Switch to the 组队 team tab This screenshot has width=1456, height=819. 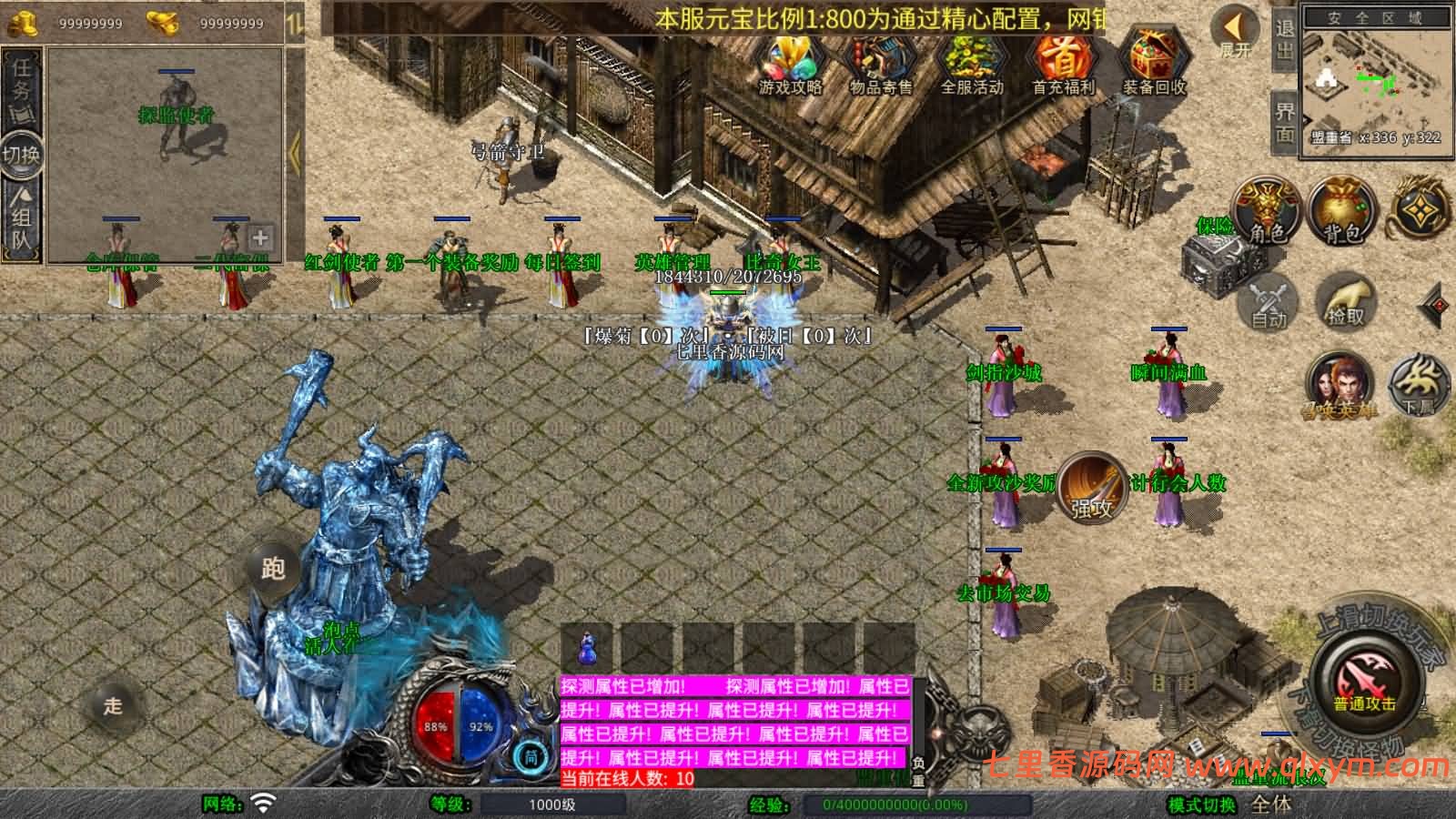(x=21, y=217)
